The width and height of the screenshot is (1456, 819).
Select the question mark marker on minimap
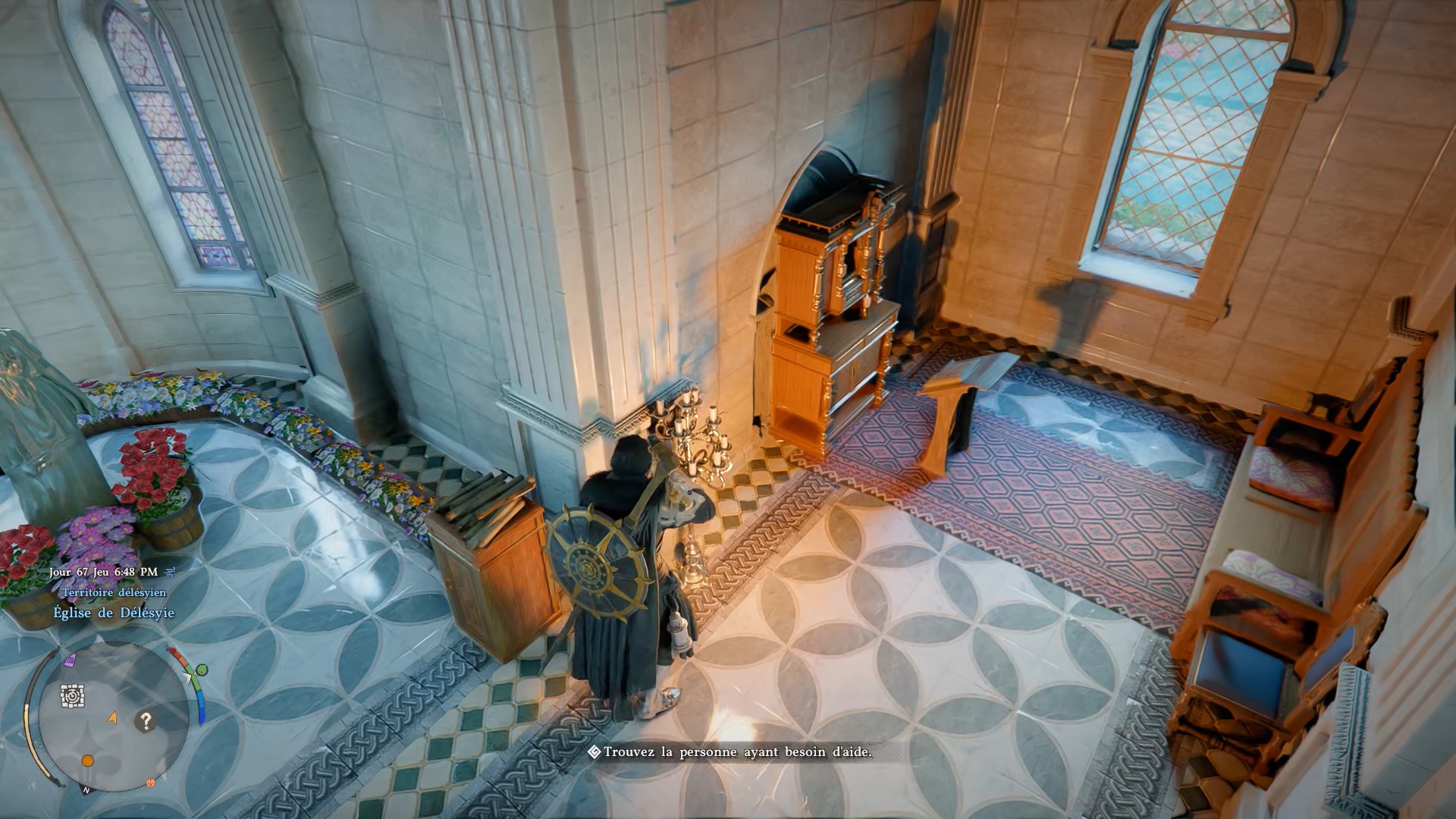(x=146, y=721)
